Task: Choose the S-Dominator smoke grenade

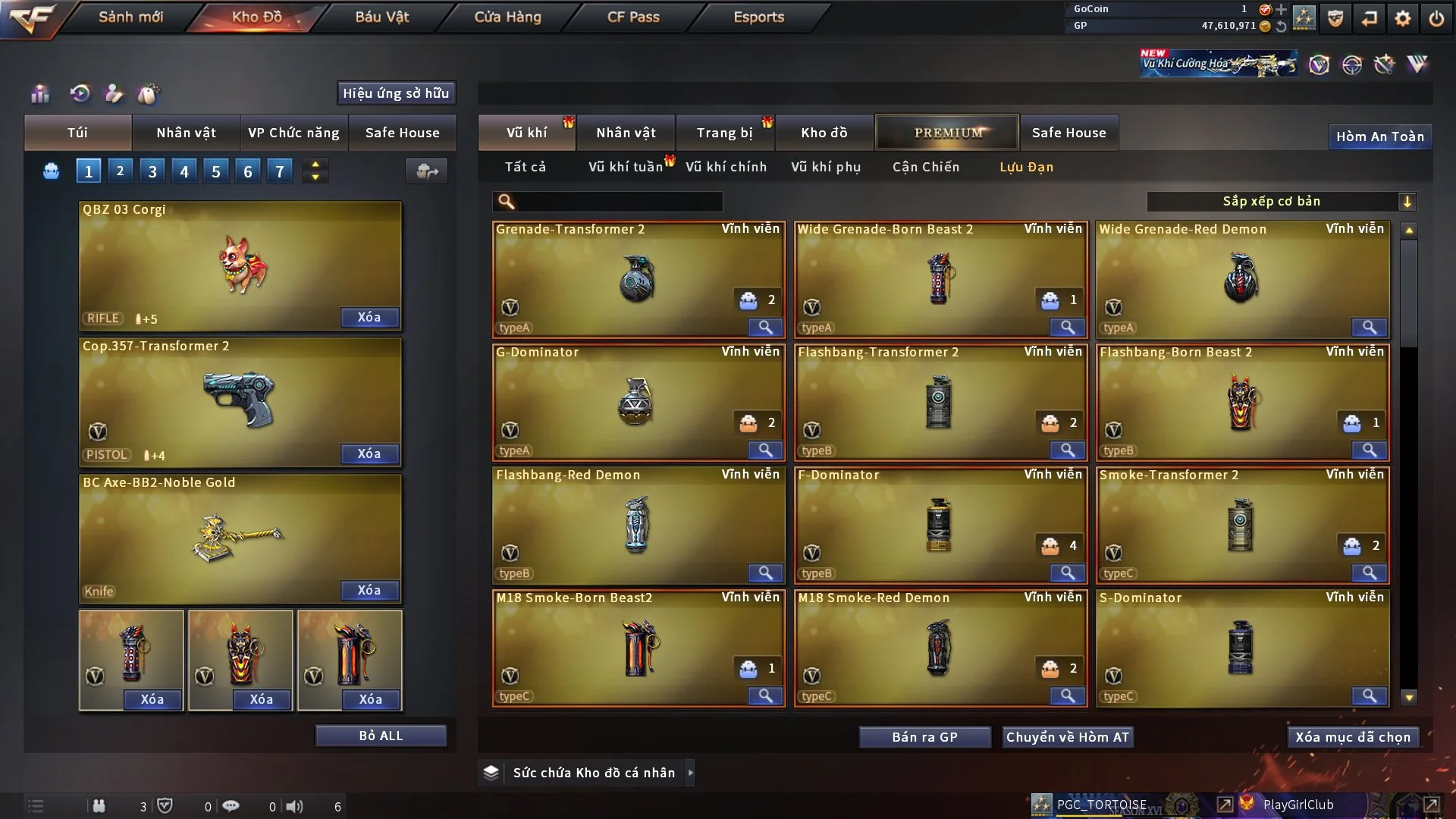Action: pyautogui.click(x=1241, y=648)
